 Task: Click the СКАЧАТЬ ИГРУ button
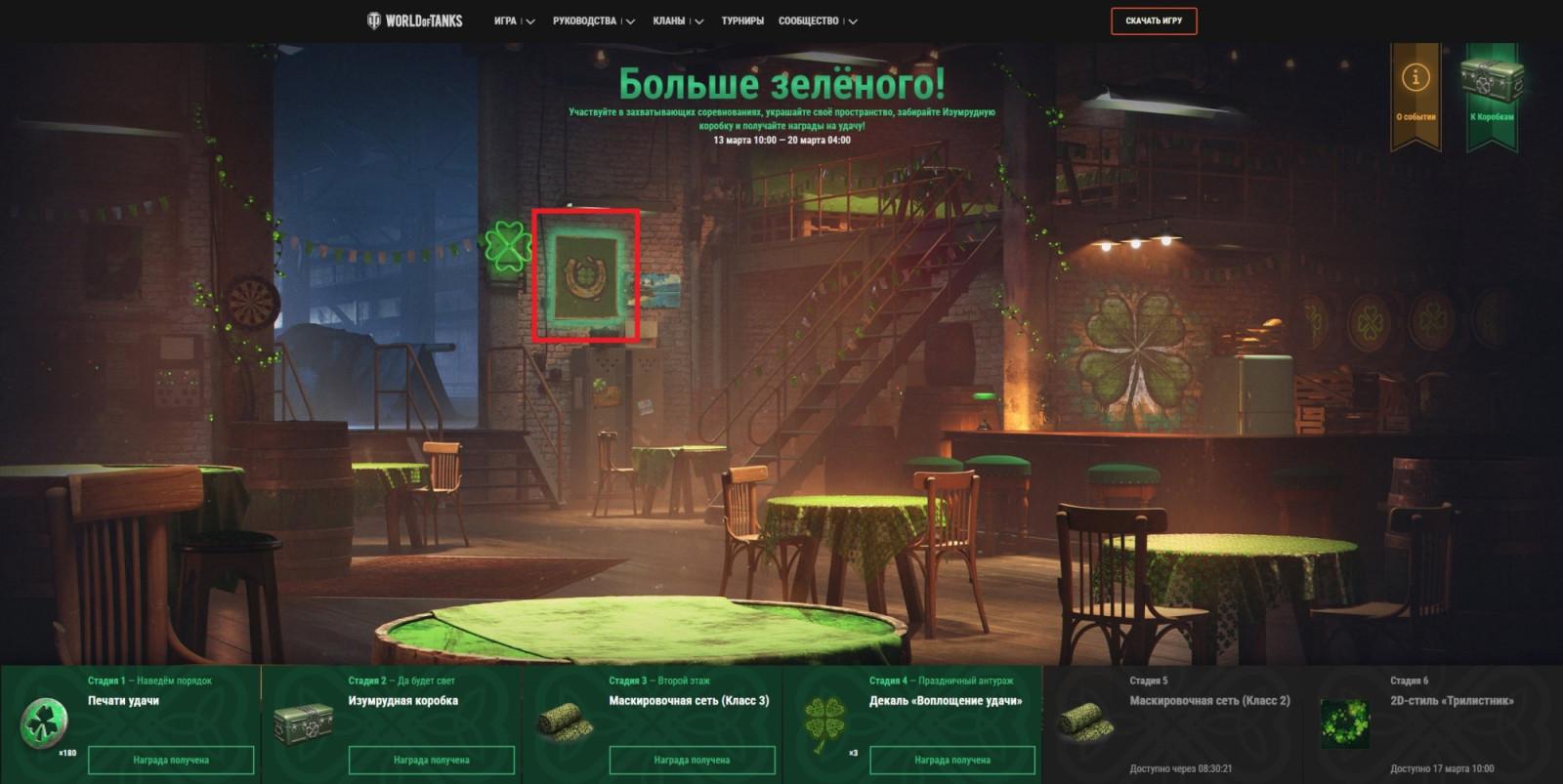click(x=1153, y=19)
